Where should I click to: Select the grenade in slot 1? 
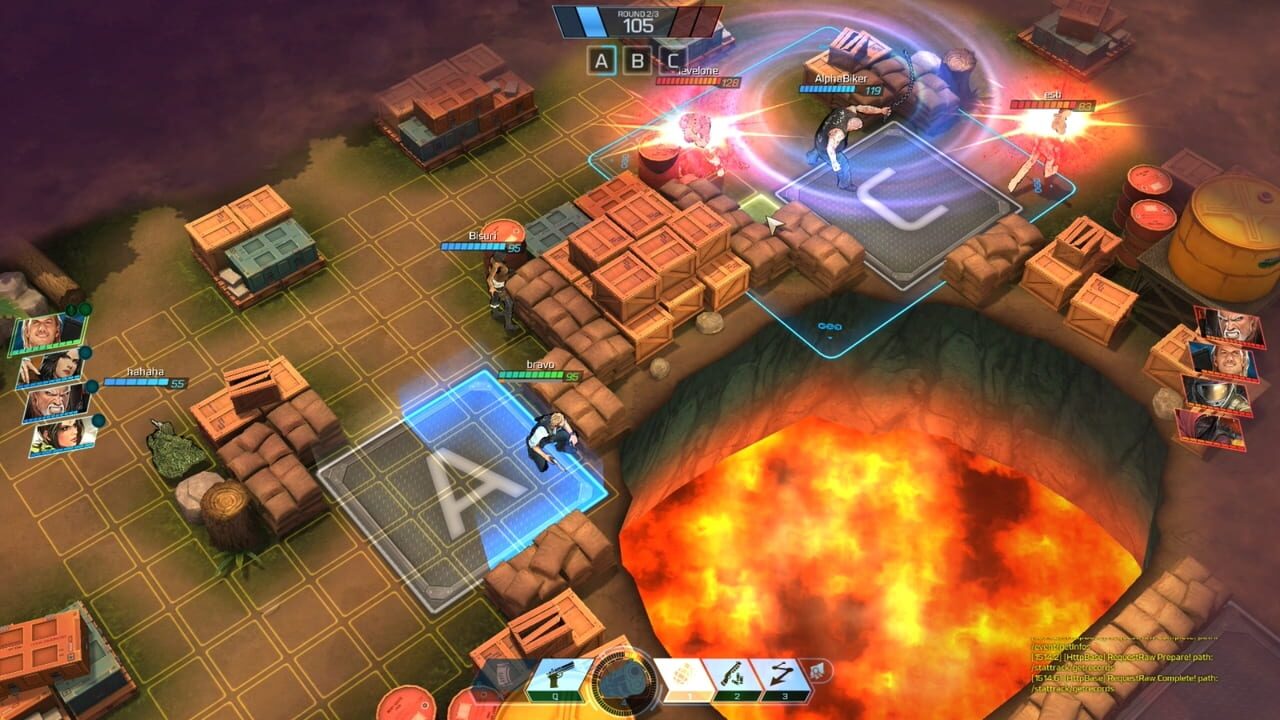click(684, 676)
